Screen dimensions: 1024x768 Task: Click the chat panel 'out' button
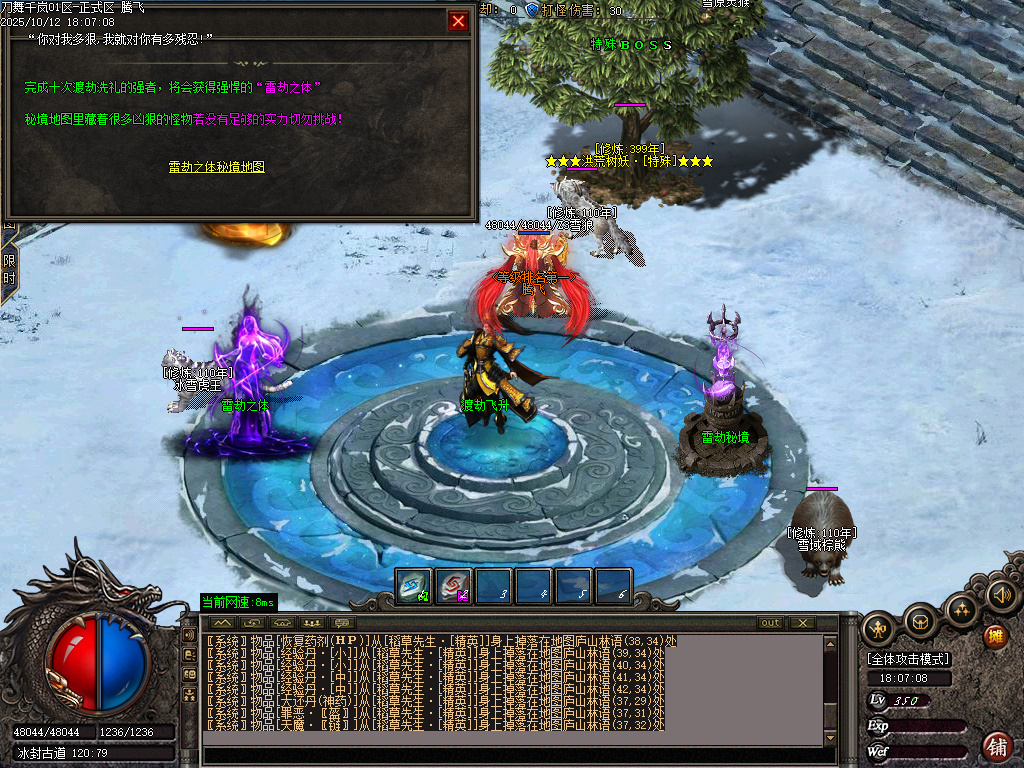pyautogui.click(x=770, y=623)
